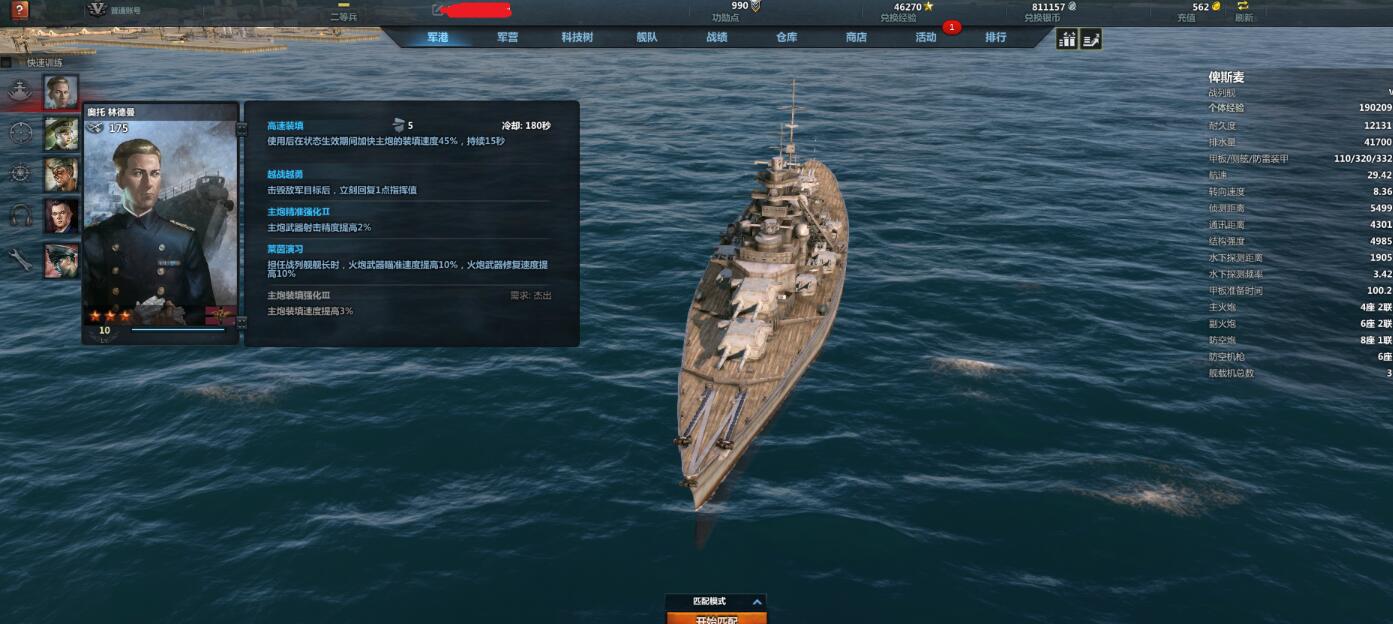Select the 军港 harbor tab
Screen dimensions: 1393x624
(x=438, y=38)
